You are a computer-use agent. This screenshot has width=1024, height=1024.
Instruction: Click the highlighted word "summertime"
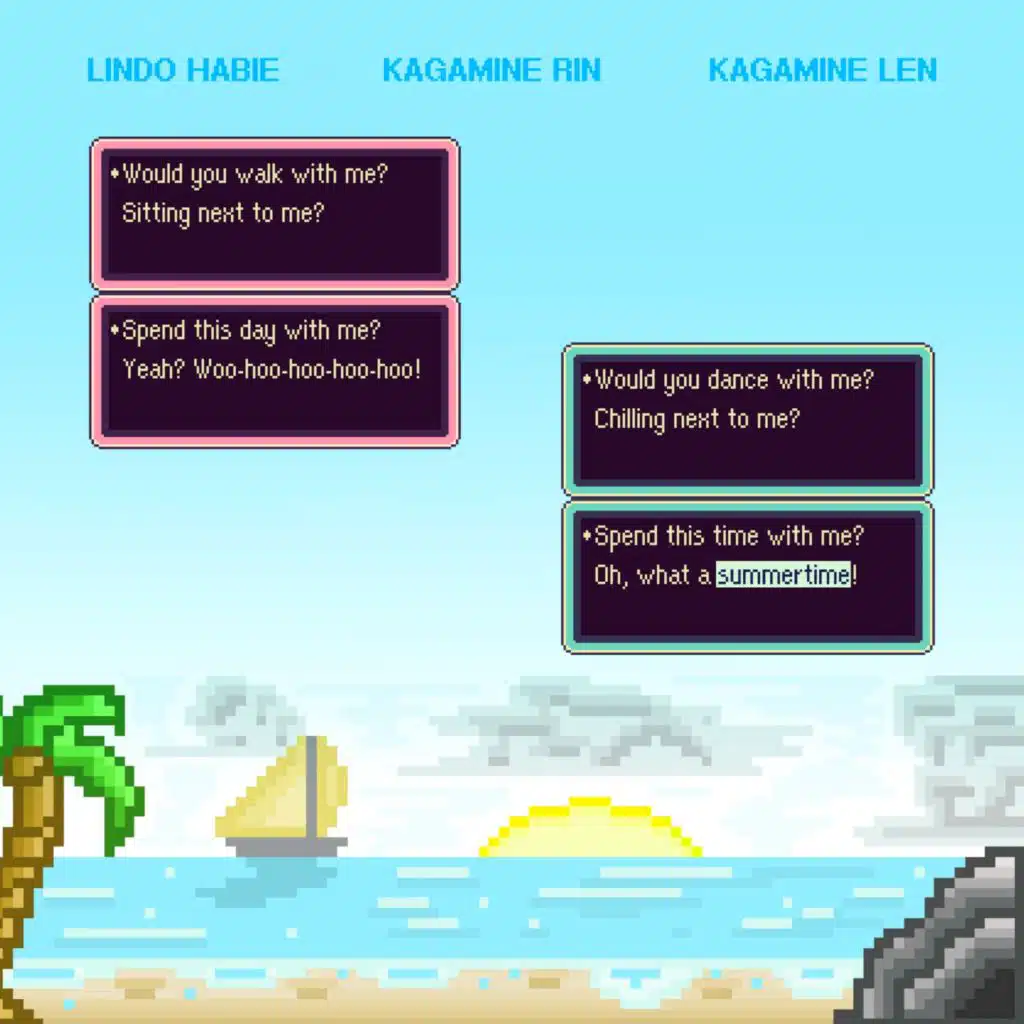click(x=783, y=575)
